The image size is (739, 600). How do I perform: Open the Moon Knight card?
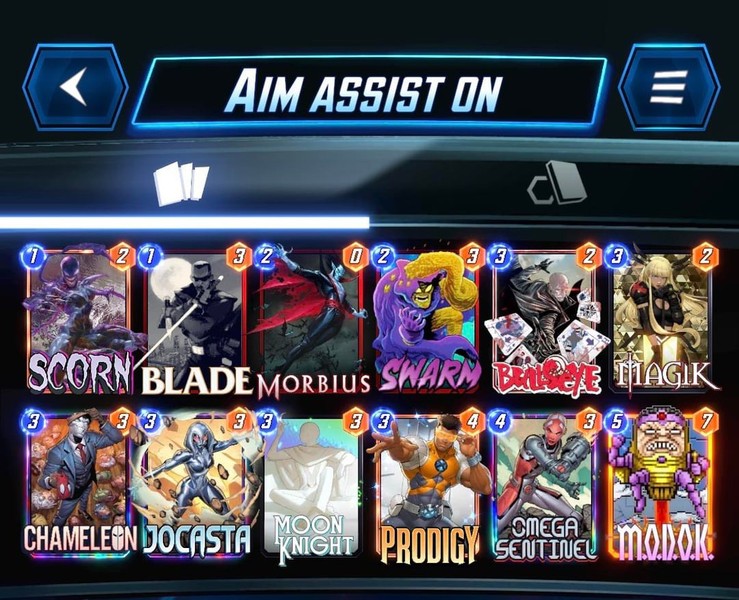[x=311, y=486]
